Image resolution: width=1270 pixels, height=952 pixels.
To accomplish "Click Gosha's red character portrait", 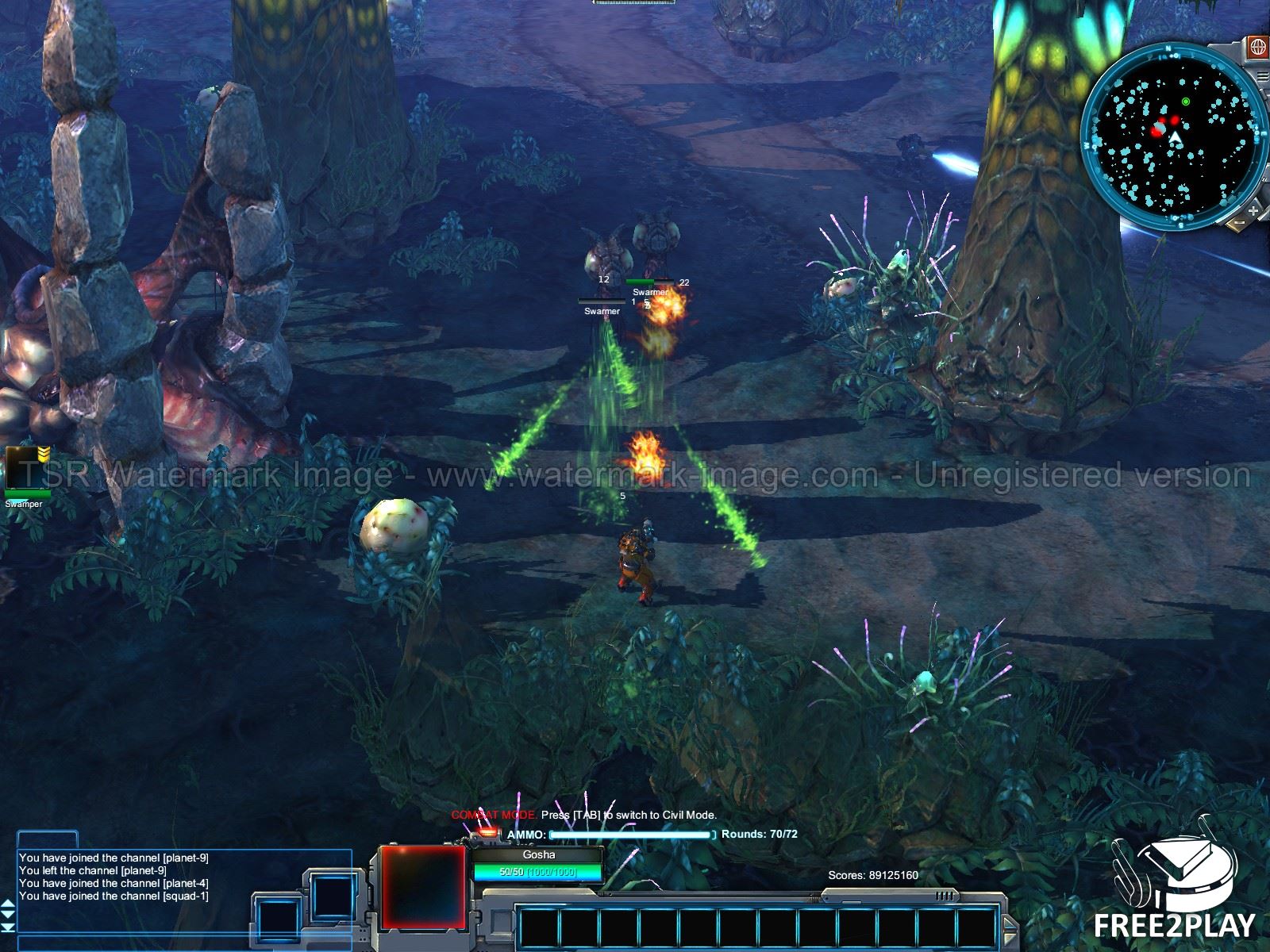I will click(x=421, y=885).
